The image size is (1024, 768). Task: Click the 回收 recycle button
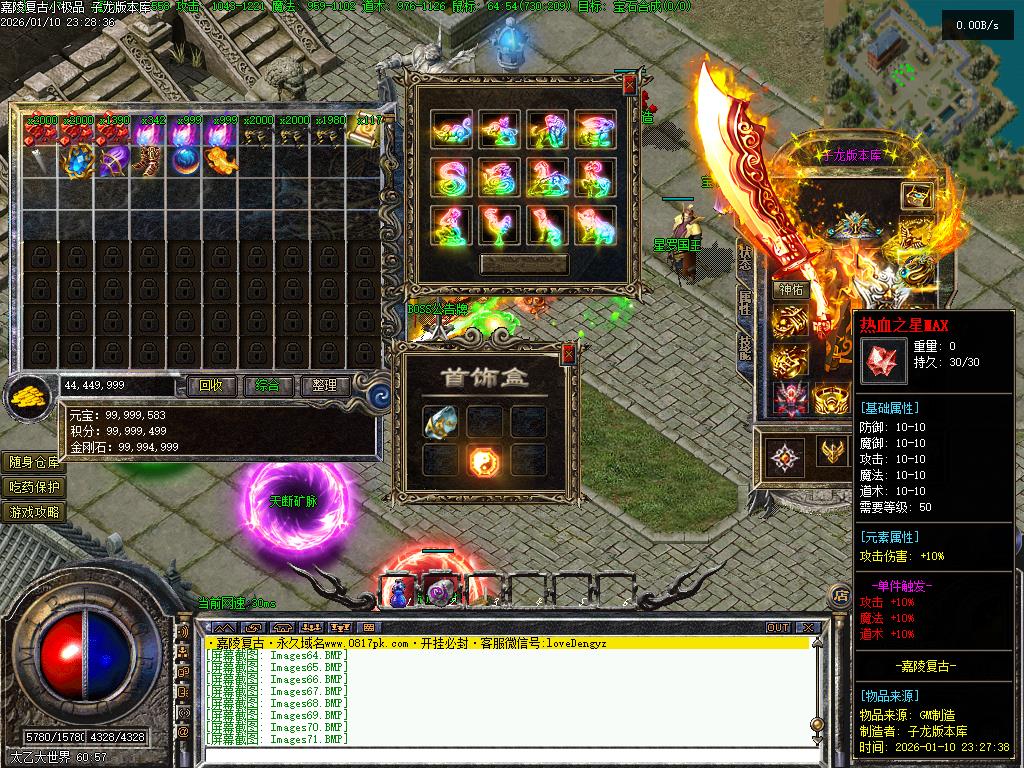click(211, 385)
